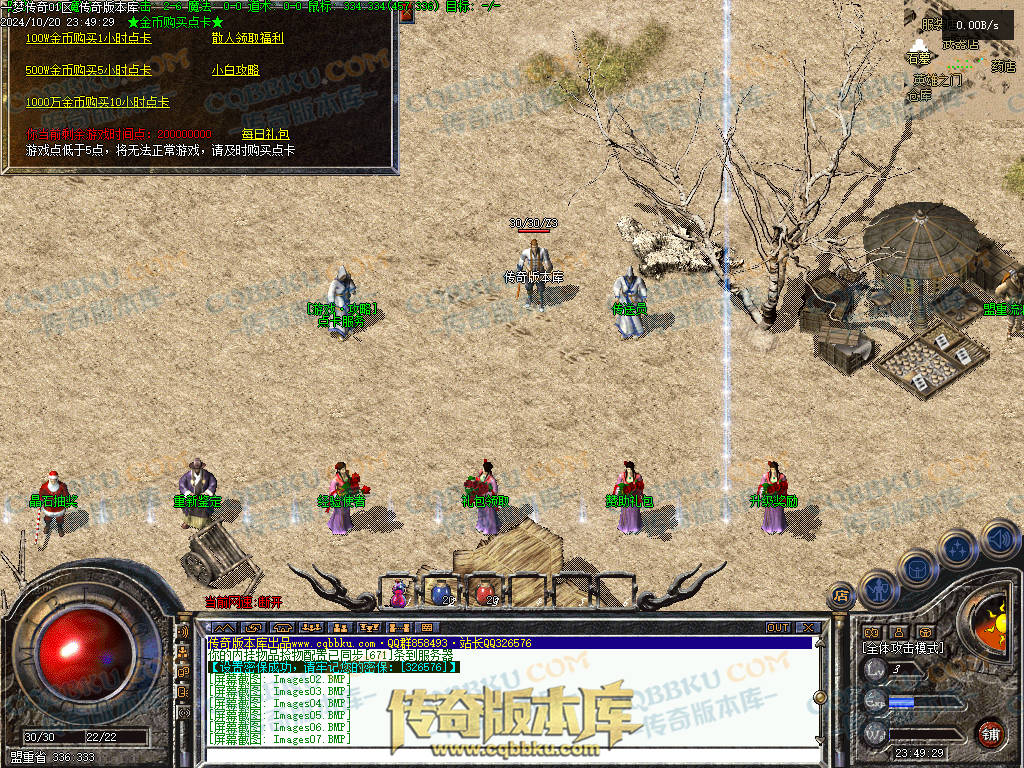This screenshot has width=1024, height=768.
Task: Buy the 100W gold 1-hour point card
Action: pyautogui.click(x=88, y=38)
